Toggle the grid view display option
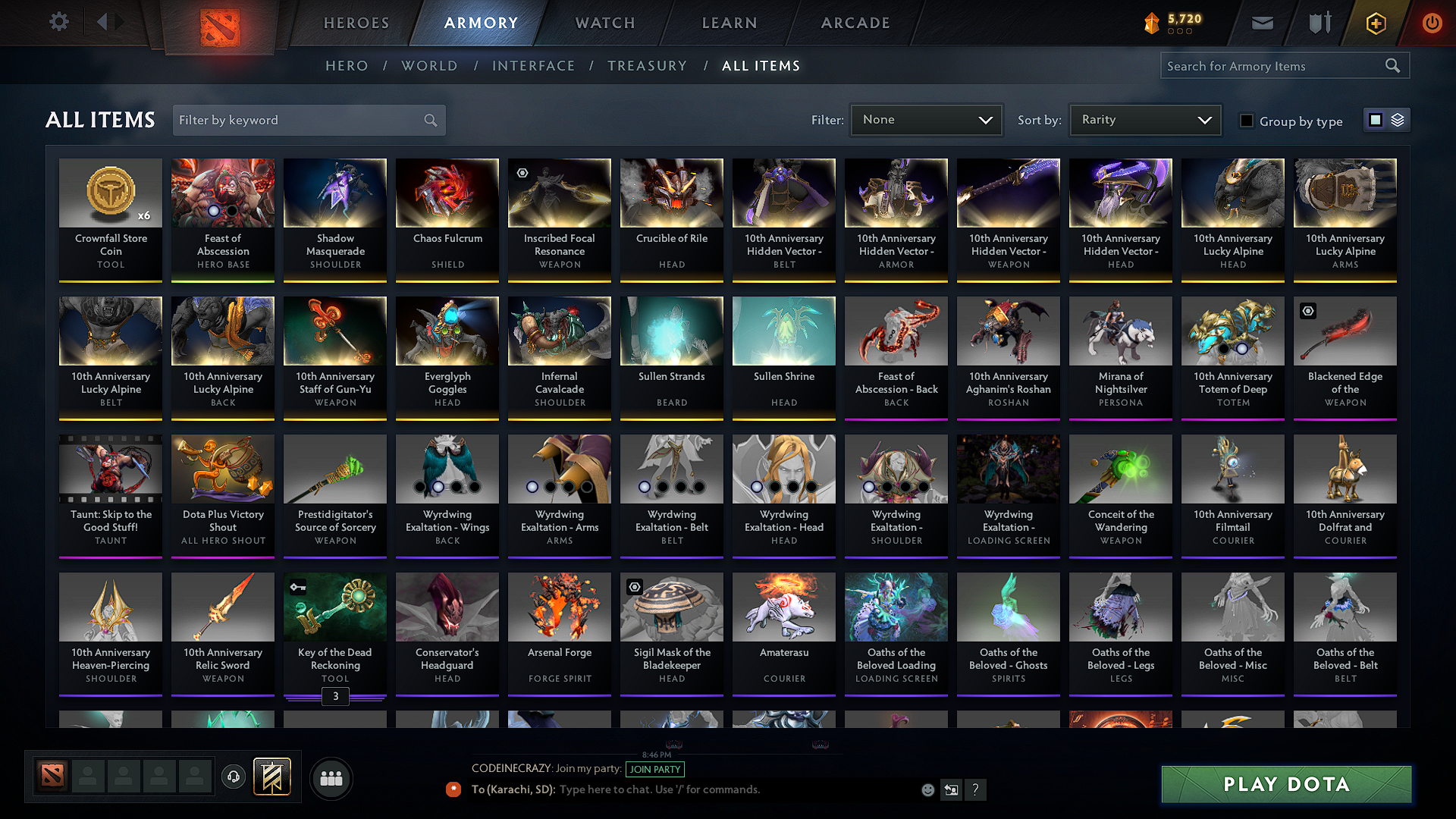Image resolution: width=1456 pixels, height=819 pixels. tap(1376, 119)
